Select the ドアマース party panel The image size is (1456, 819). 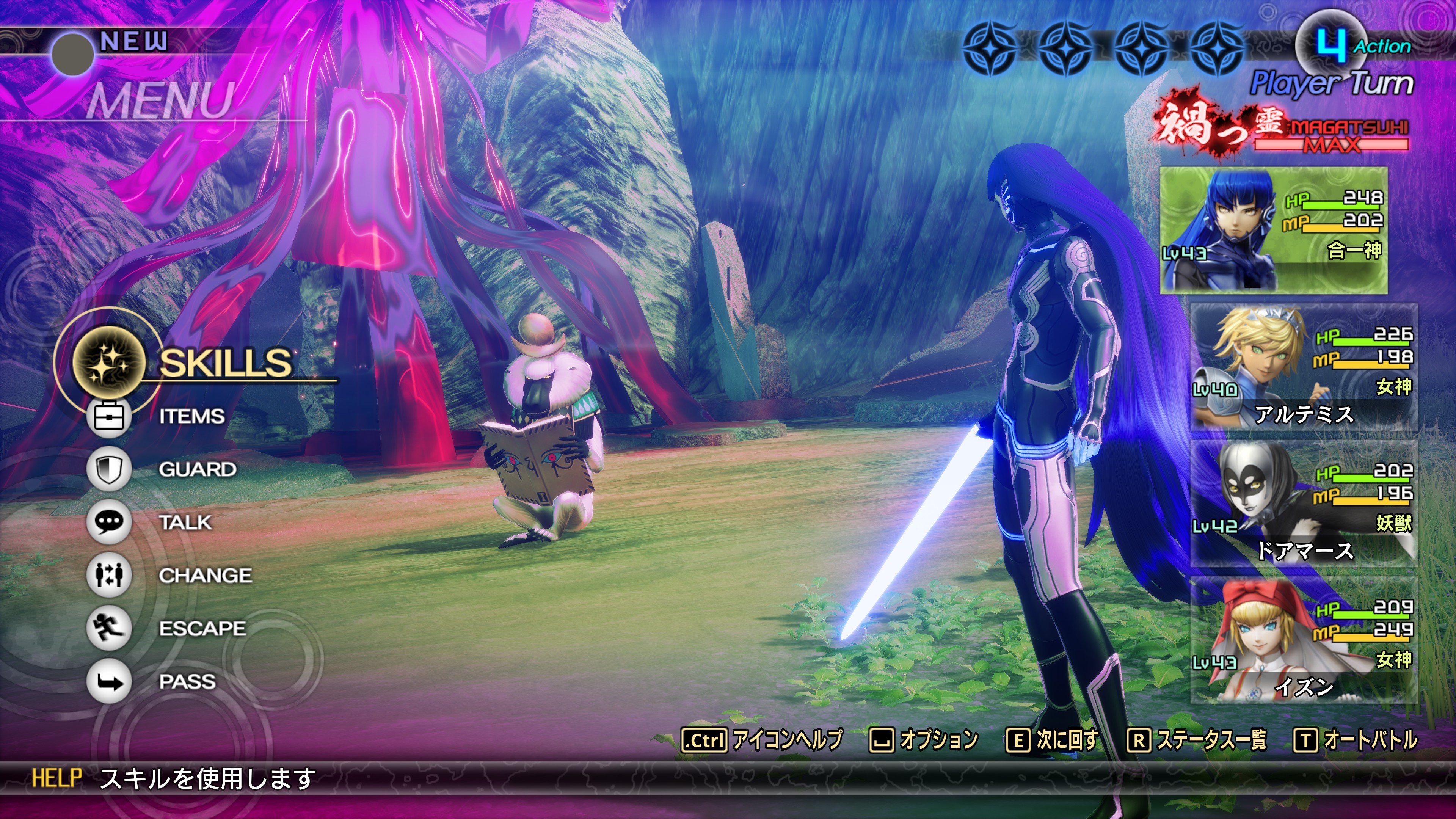1304,503
